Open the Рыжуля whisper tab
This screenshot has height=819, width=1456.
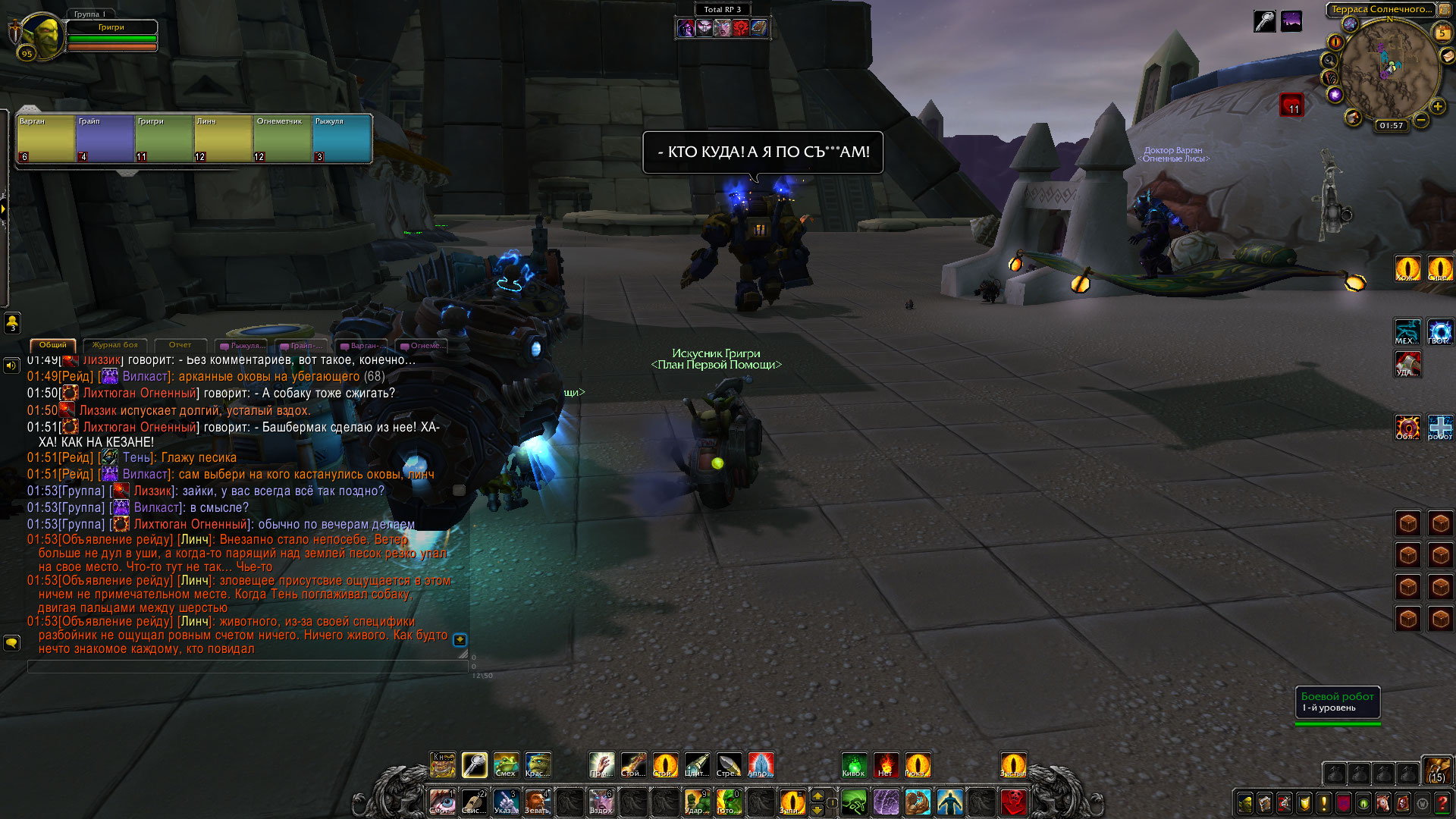coord(243,346)
